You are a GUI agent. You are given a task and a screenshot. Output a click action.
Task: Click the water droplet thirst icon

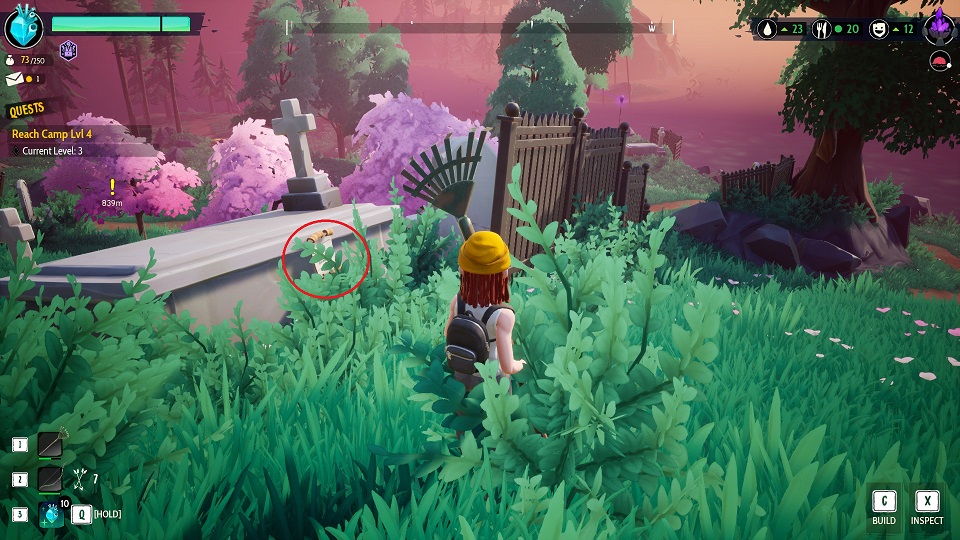(769, 29)
